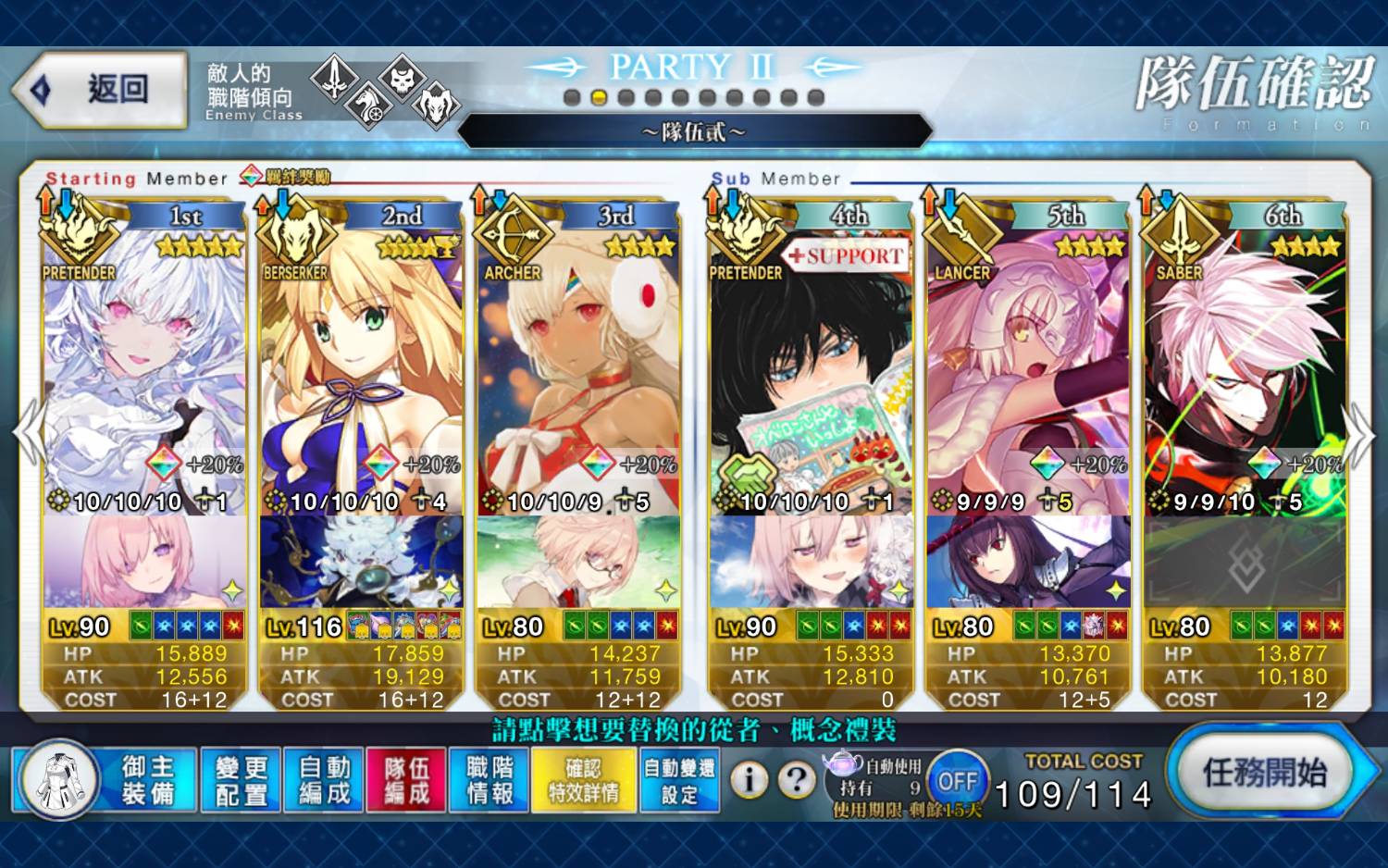1388x868 pixels.
Task: Toggle the teapot auto-use OFF switch
Action: pyautogui.click(x=957, y=781)
